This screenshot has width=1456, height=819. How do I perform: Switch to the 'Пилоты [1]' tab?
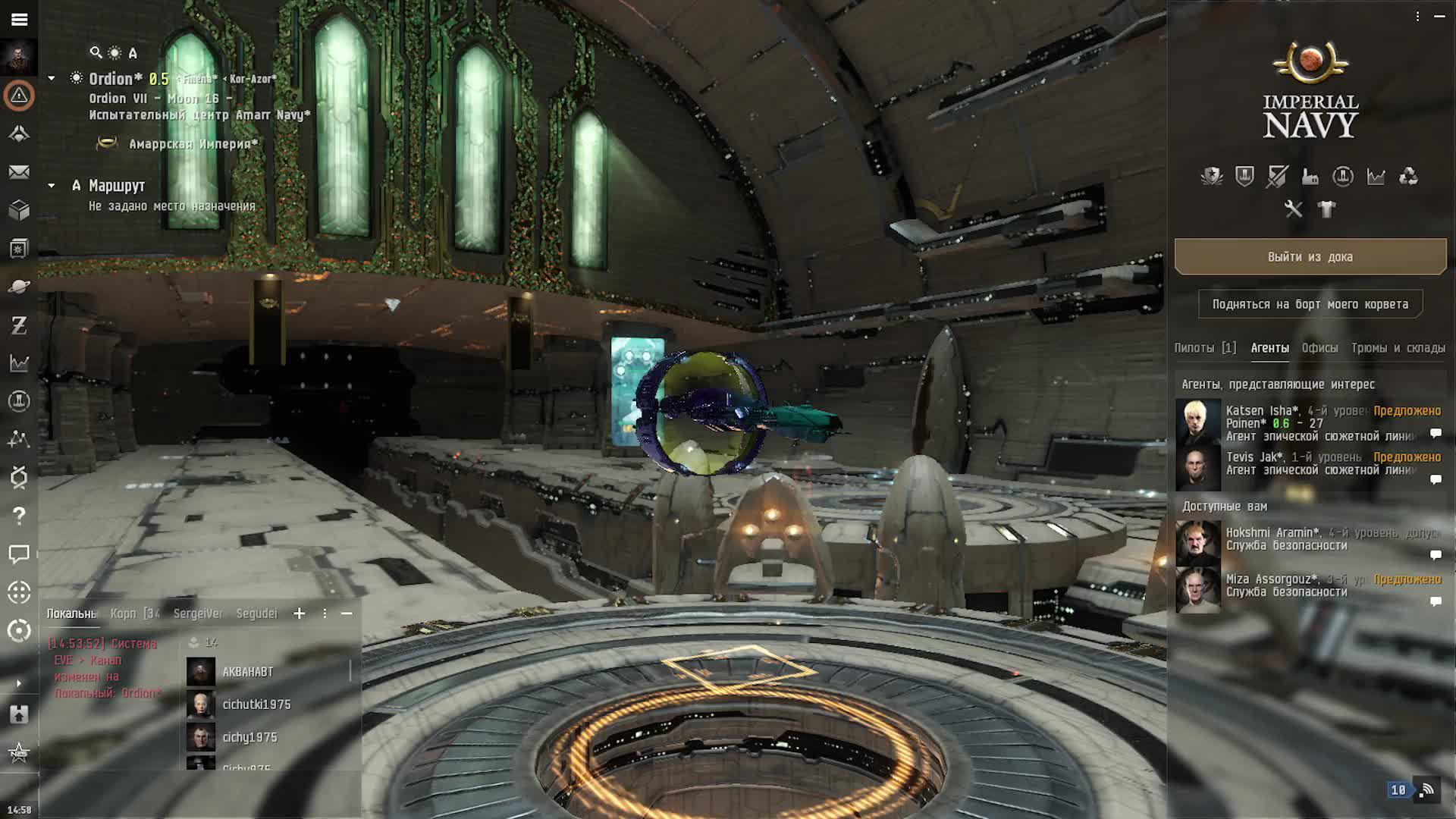tap(1204, 348)
